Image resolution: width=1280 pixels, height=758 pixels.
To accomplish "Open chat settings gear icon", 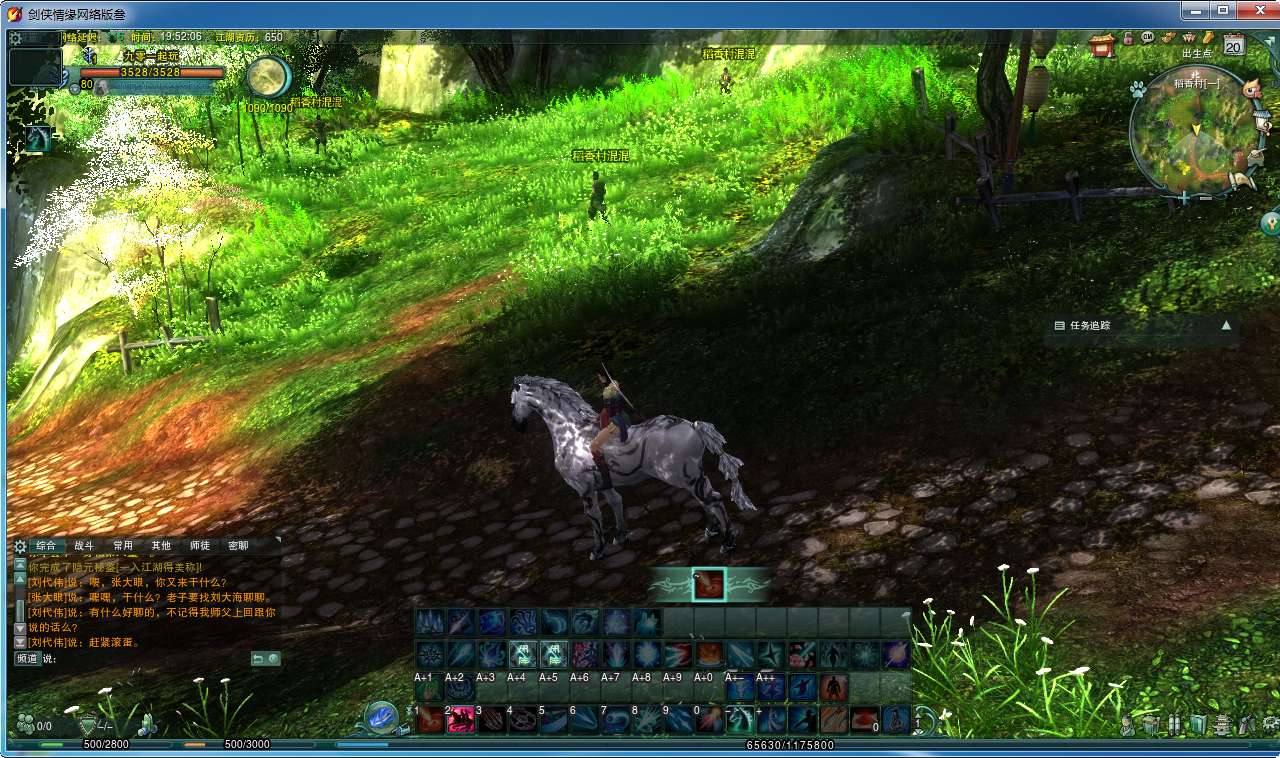I will point(20,546).
